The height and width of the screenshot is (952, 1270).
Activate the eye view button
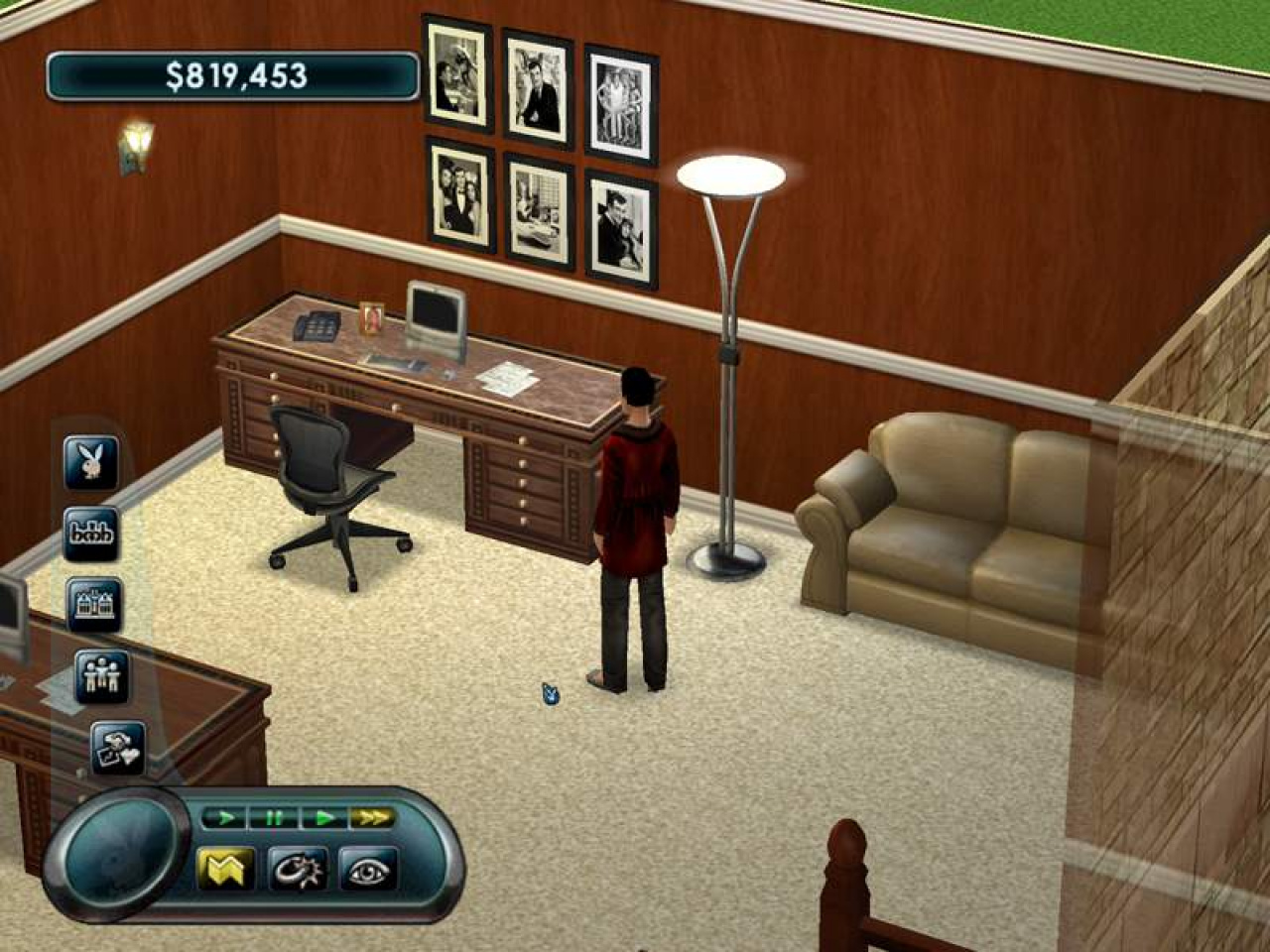click(368, 870)
